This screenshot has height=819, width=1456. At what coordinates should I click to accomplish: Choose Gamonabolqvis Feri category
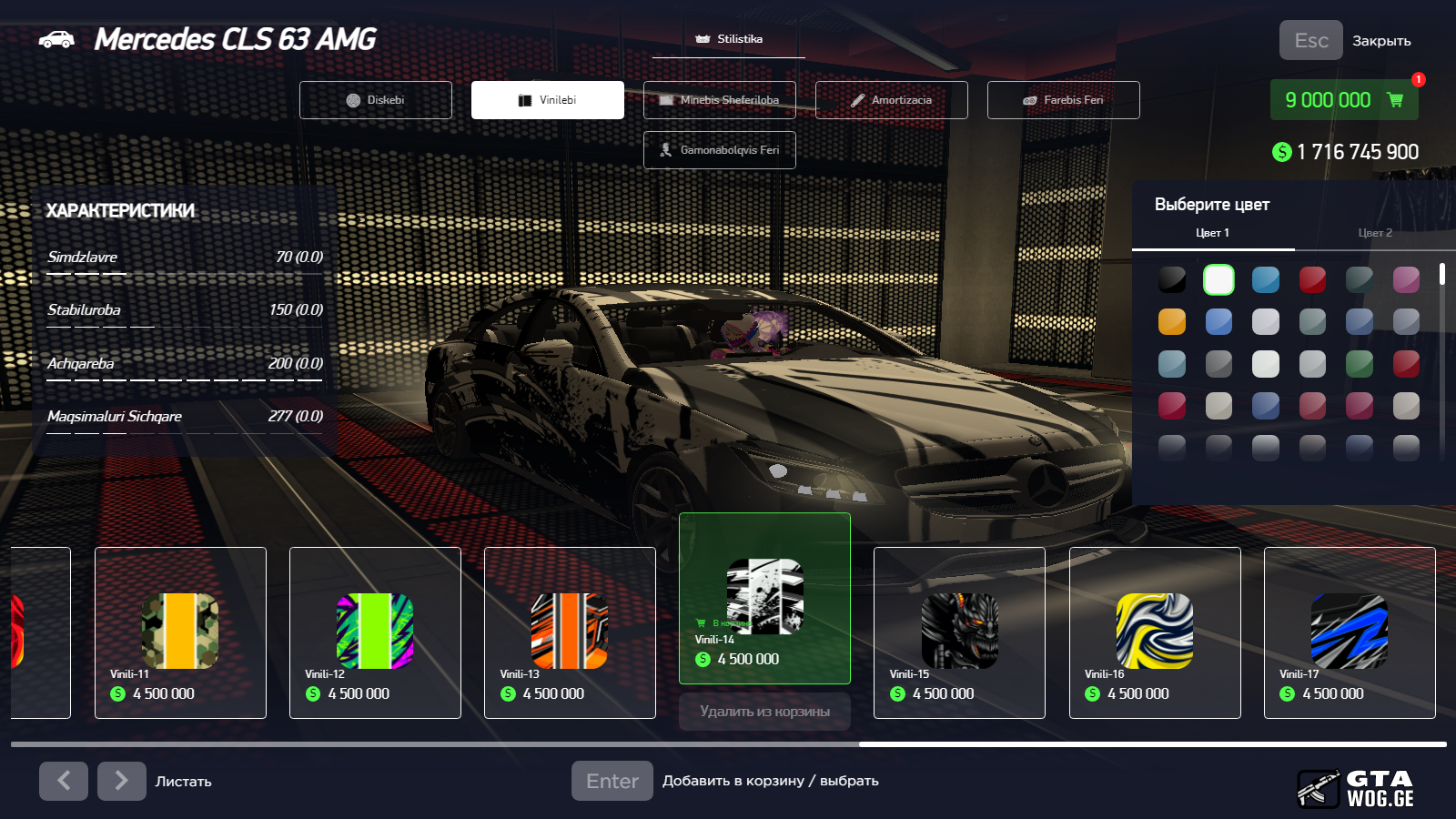tap(719, 150)
